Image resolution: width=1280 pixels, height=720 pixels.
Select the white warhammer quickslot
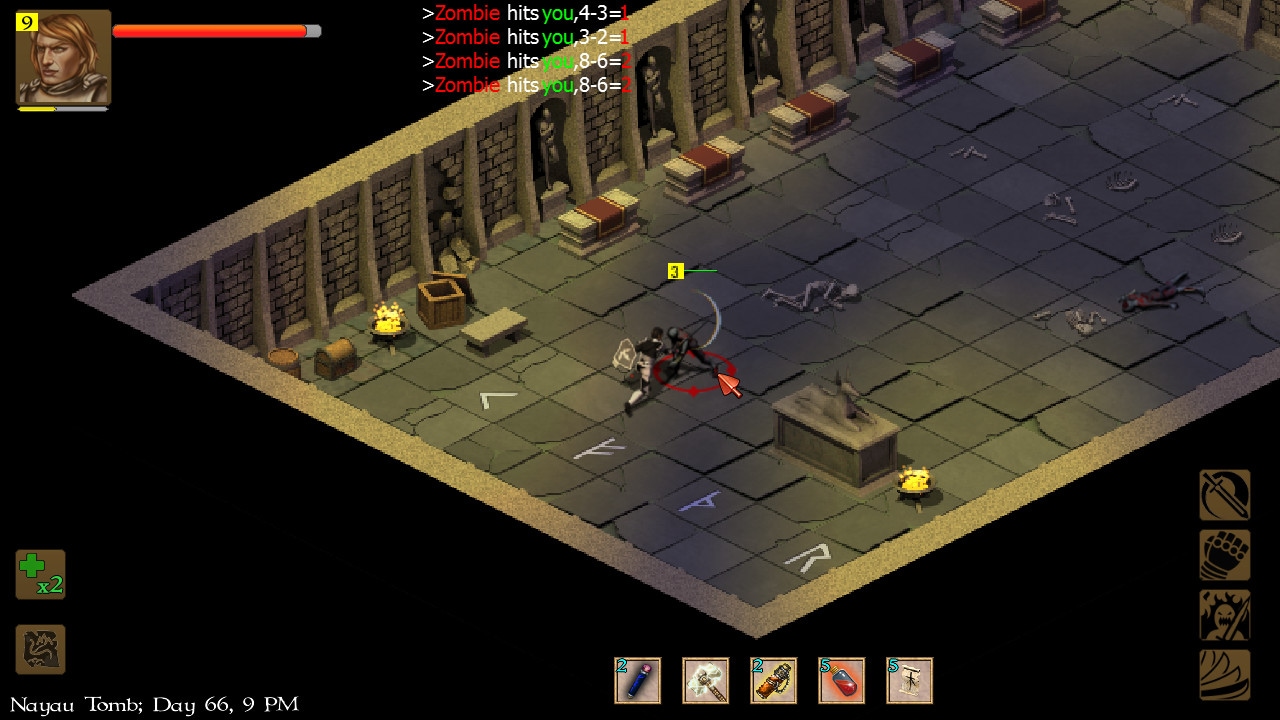click(x=705, y=681)
